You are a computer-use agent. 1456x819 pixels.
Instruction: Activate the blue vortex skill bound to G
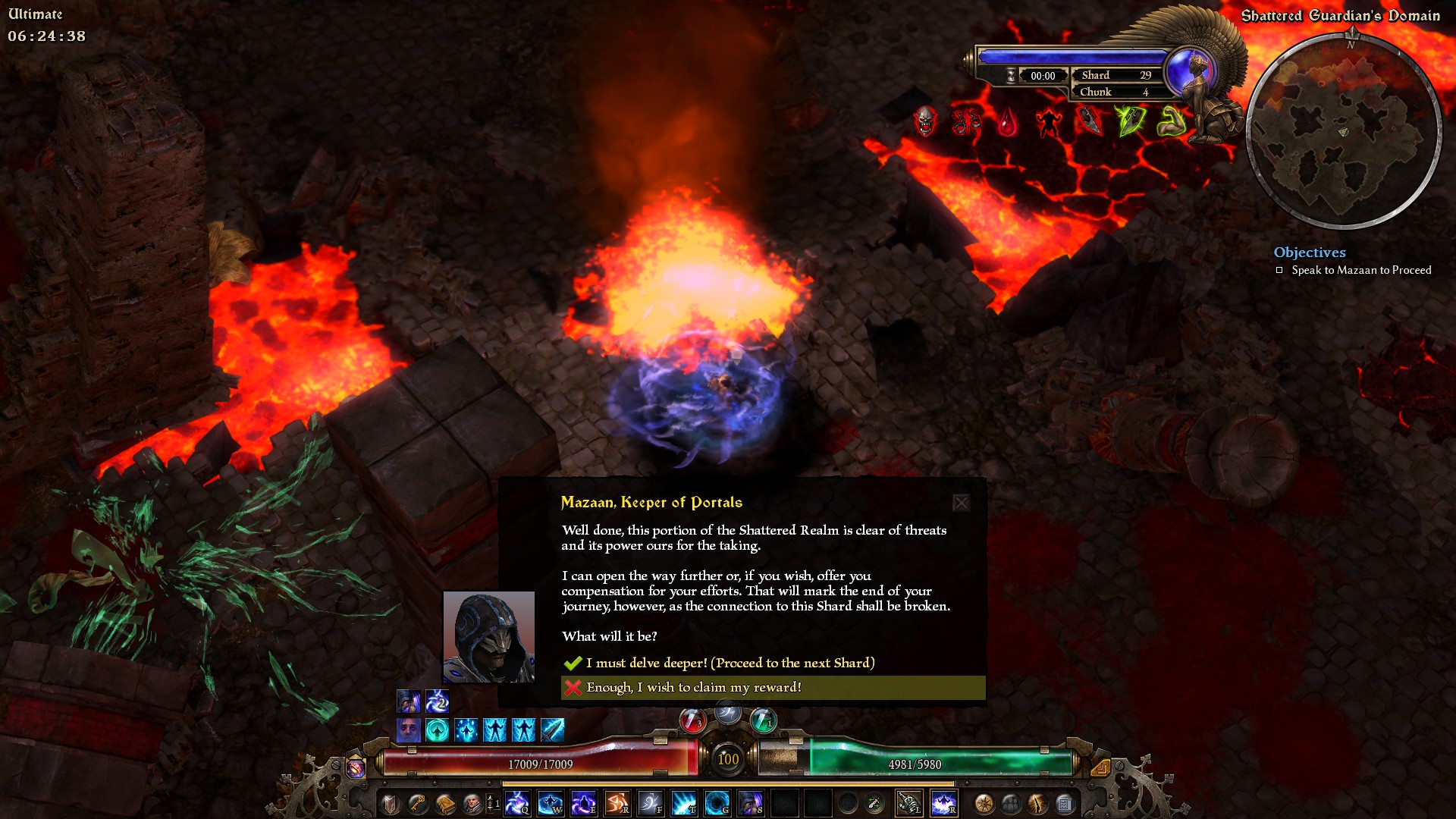pyautogui.click(x=717, y=803)
